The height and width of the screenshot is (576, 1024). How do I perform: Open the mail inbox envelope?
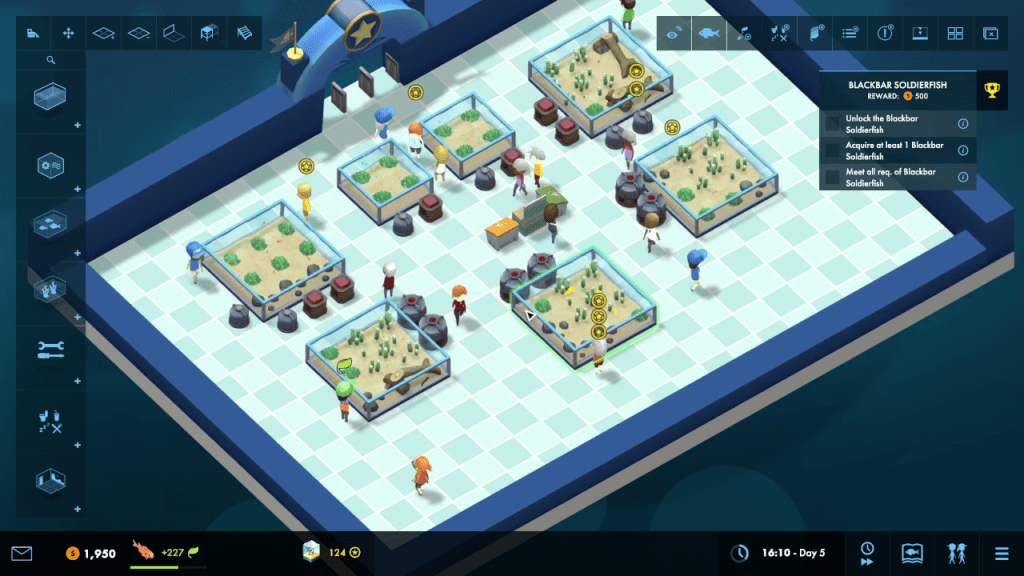22,553
